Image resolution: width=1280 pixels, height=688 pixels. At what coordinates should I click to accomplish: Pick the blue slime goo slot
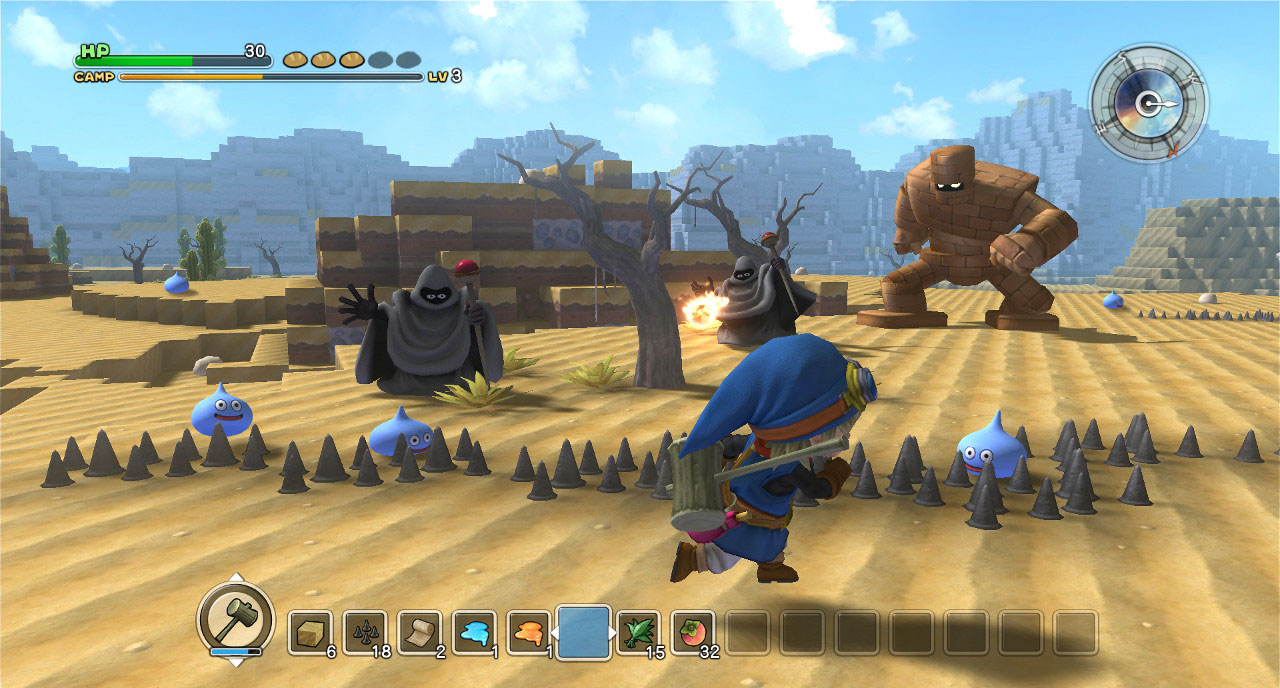click(x=473, y=632)
